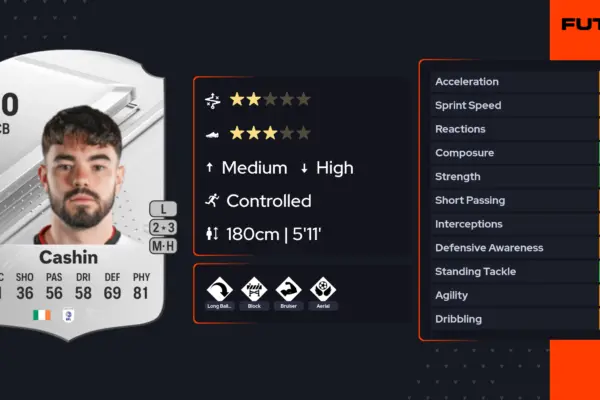Select the Long Ball playstyle icon
This screenshot has height=400, width=600.
coord(219,289)
